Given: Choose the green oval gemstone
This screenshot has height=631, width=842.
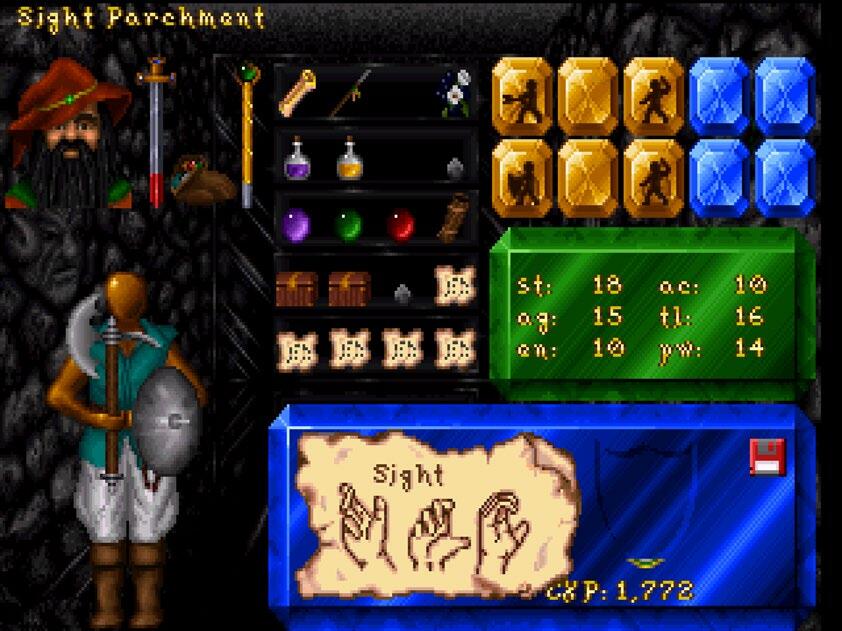Looking at the screenshot, I should (348, 223).
